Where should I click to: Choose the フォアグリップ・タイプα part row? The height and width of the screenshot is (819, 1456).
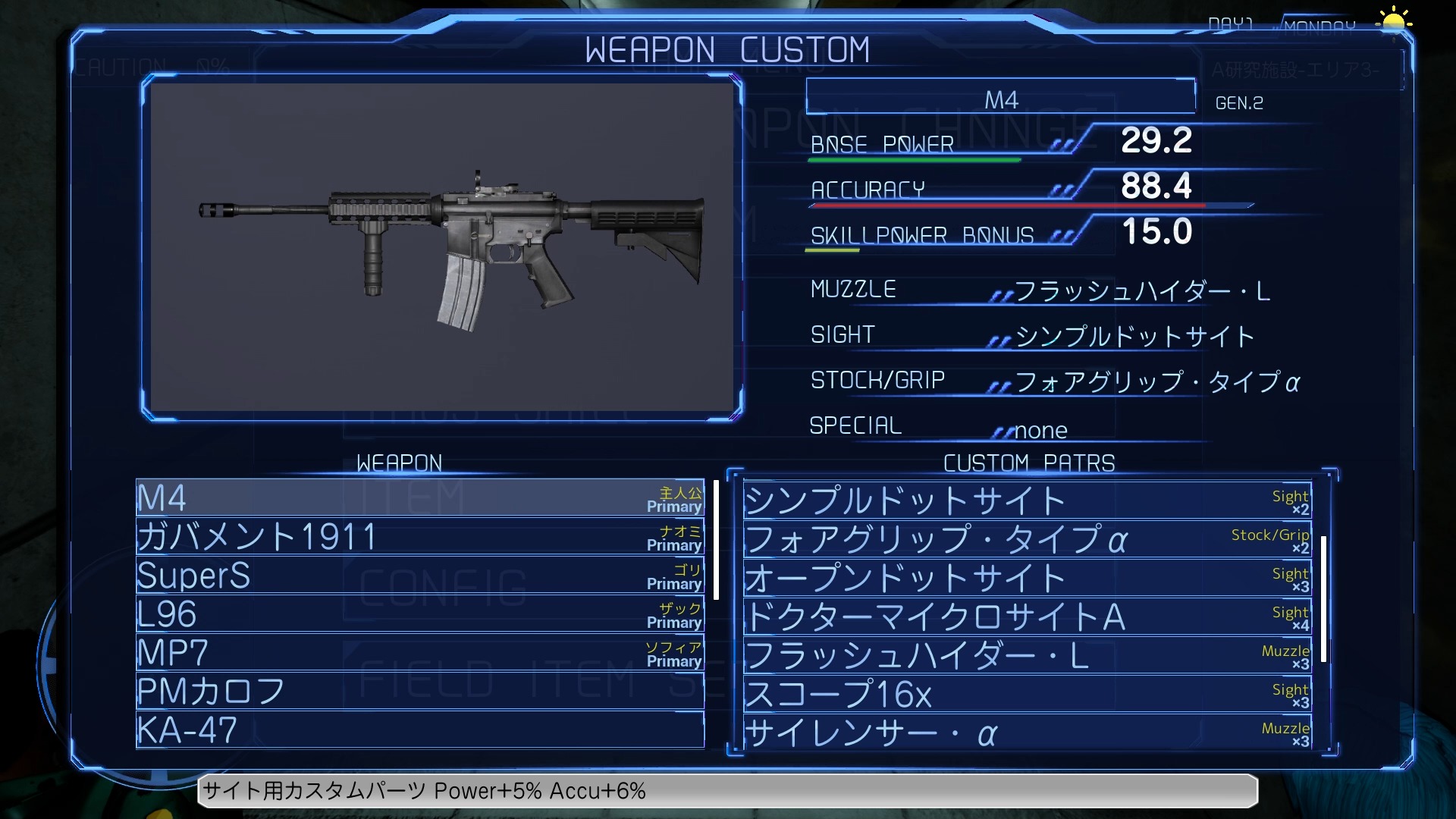click(1027, 539)
